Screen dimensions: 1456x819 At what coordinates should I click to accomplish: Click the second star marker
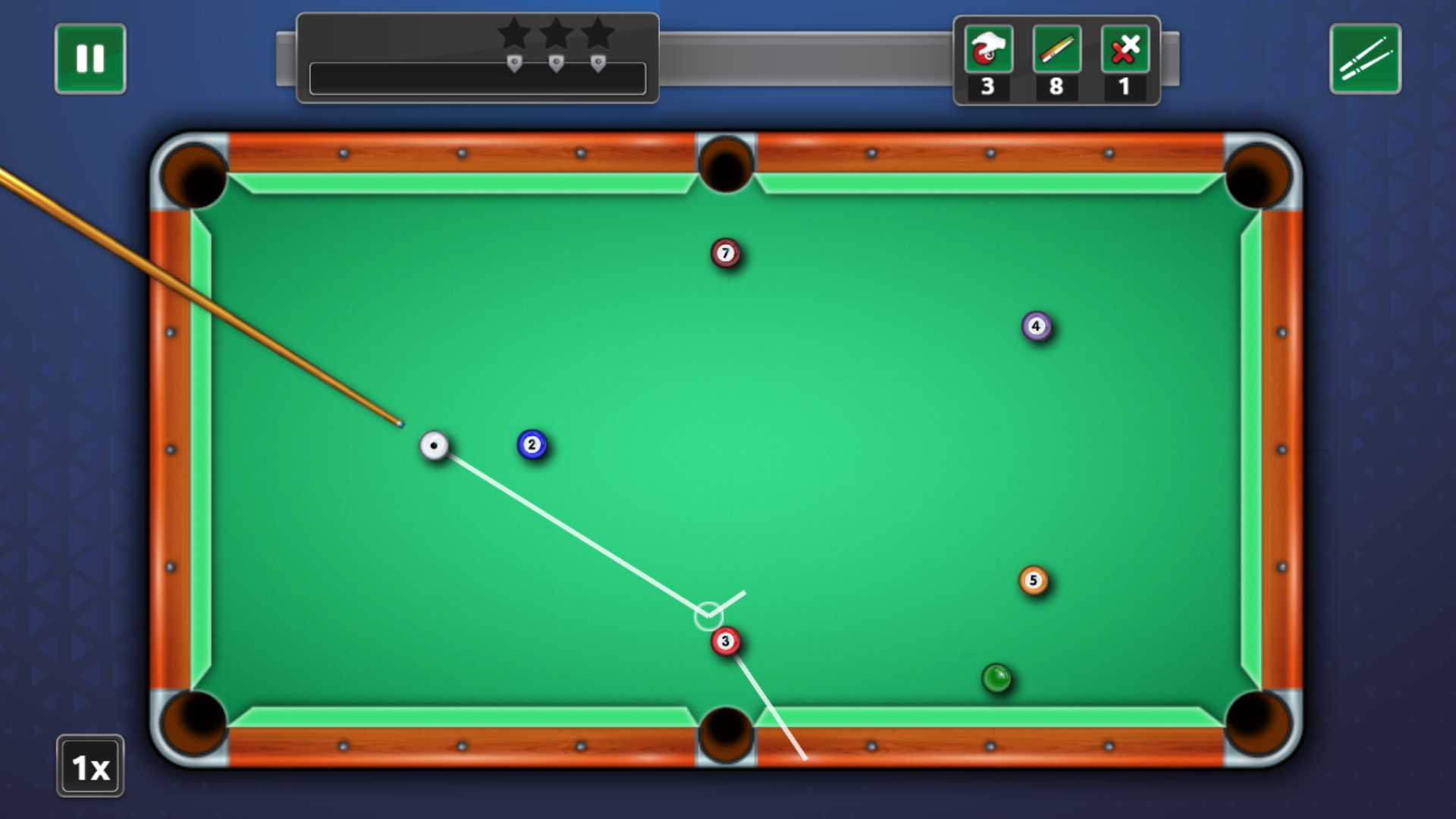click(x=557, y=33)
